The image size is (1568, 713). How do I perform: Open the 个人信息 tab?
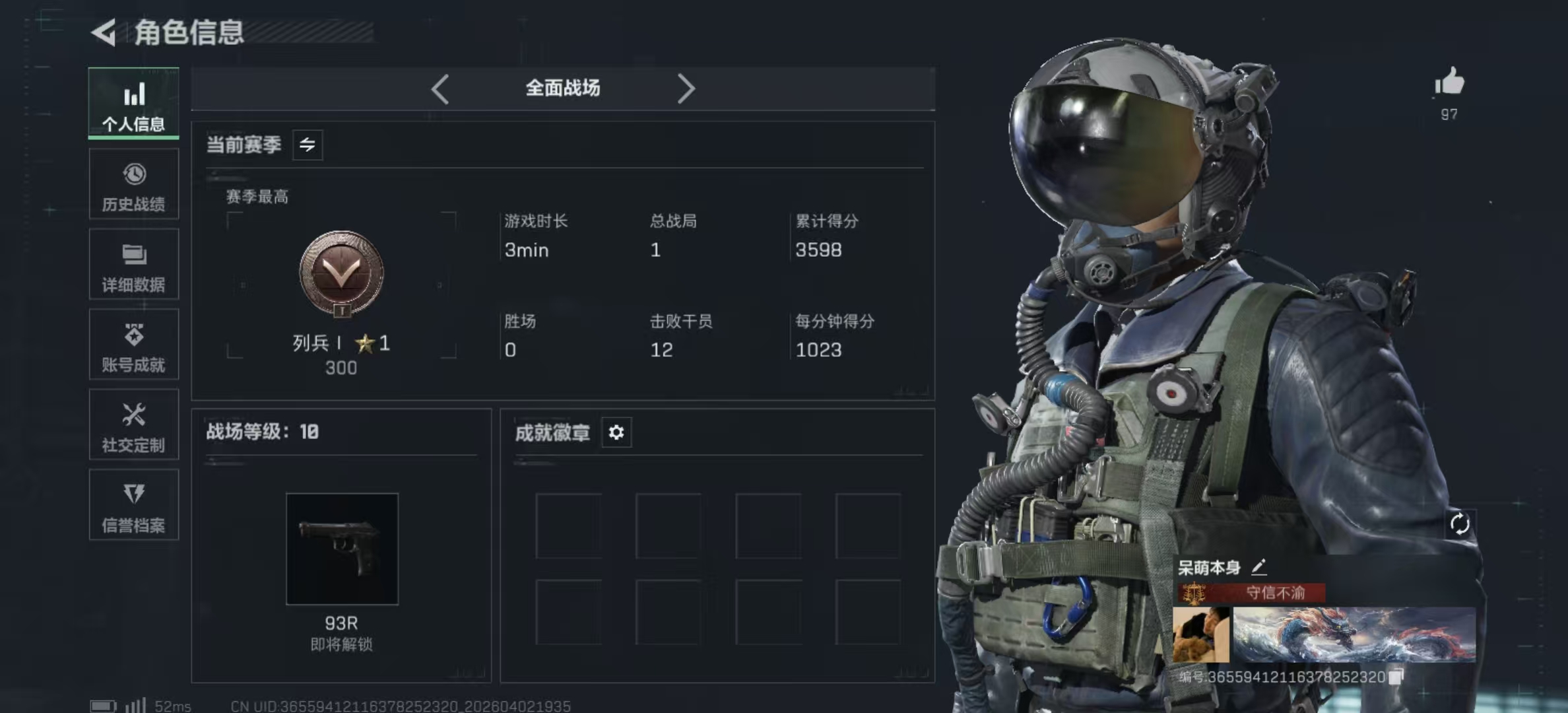point(134,104)
